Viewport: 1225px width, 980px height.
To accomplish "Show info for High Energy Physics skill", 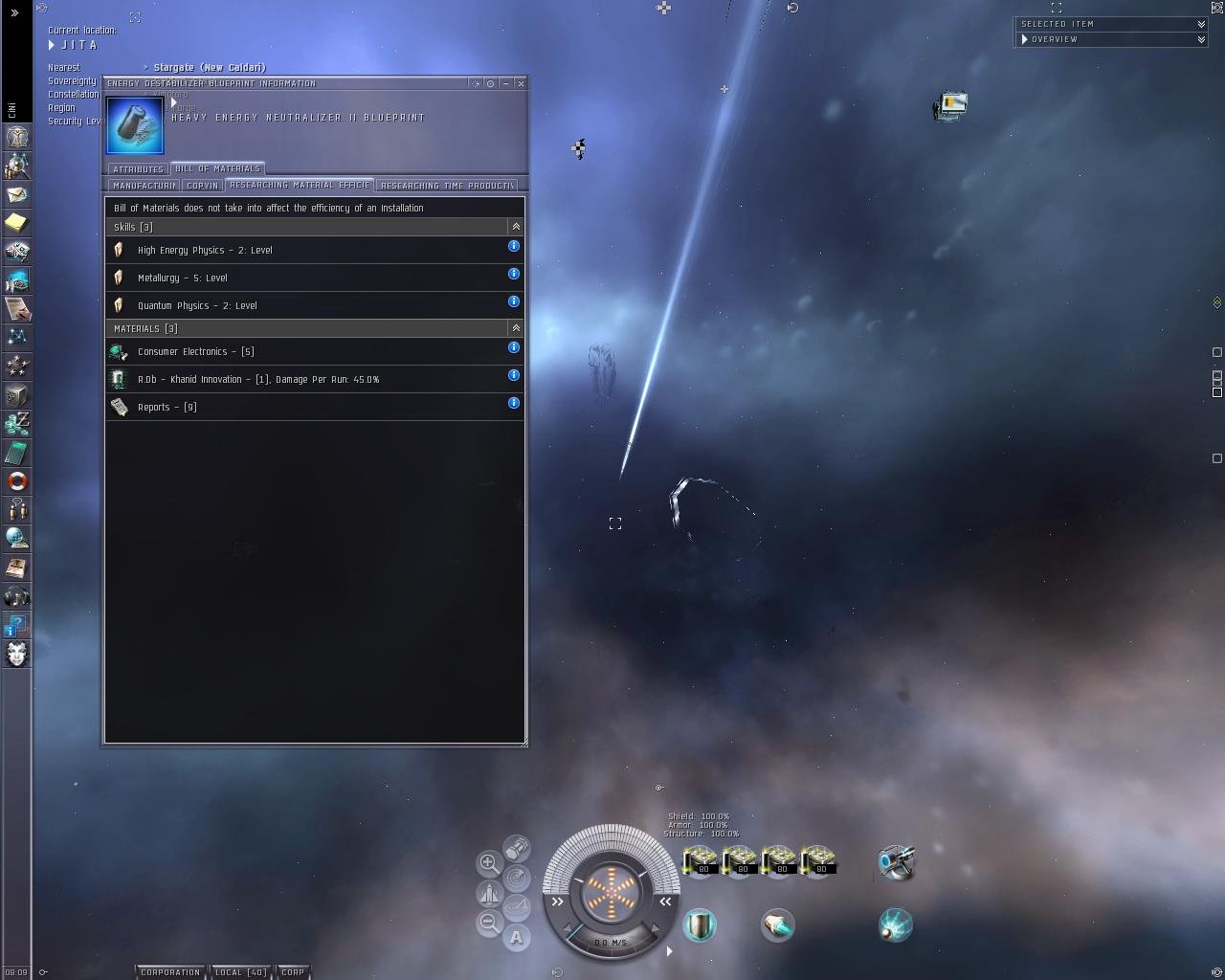I will [x=513, y=247].
